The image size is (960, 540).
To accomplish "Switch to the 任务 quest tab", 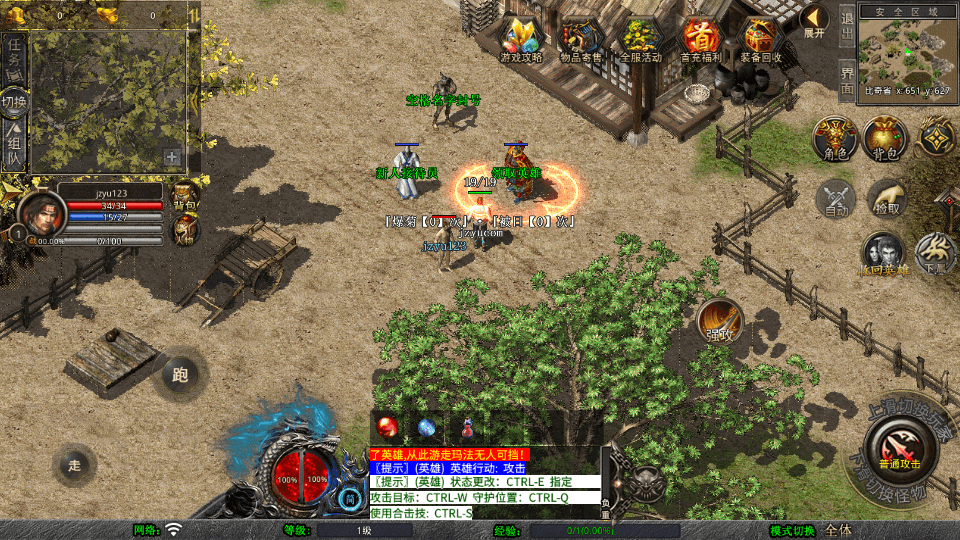I will pos(15,56).
